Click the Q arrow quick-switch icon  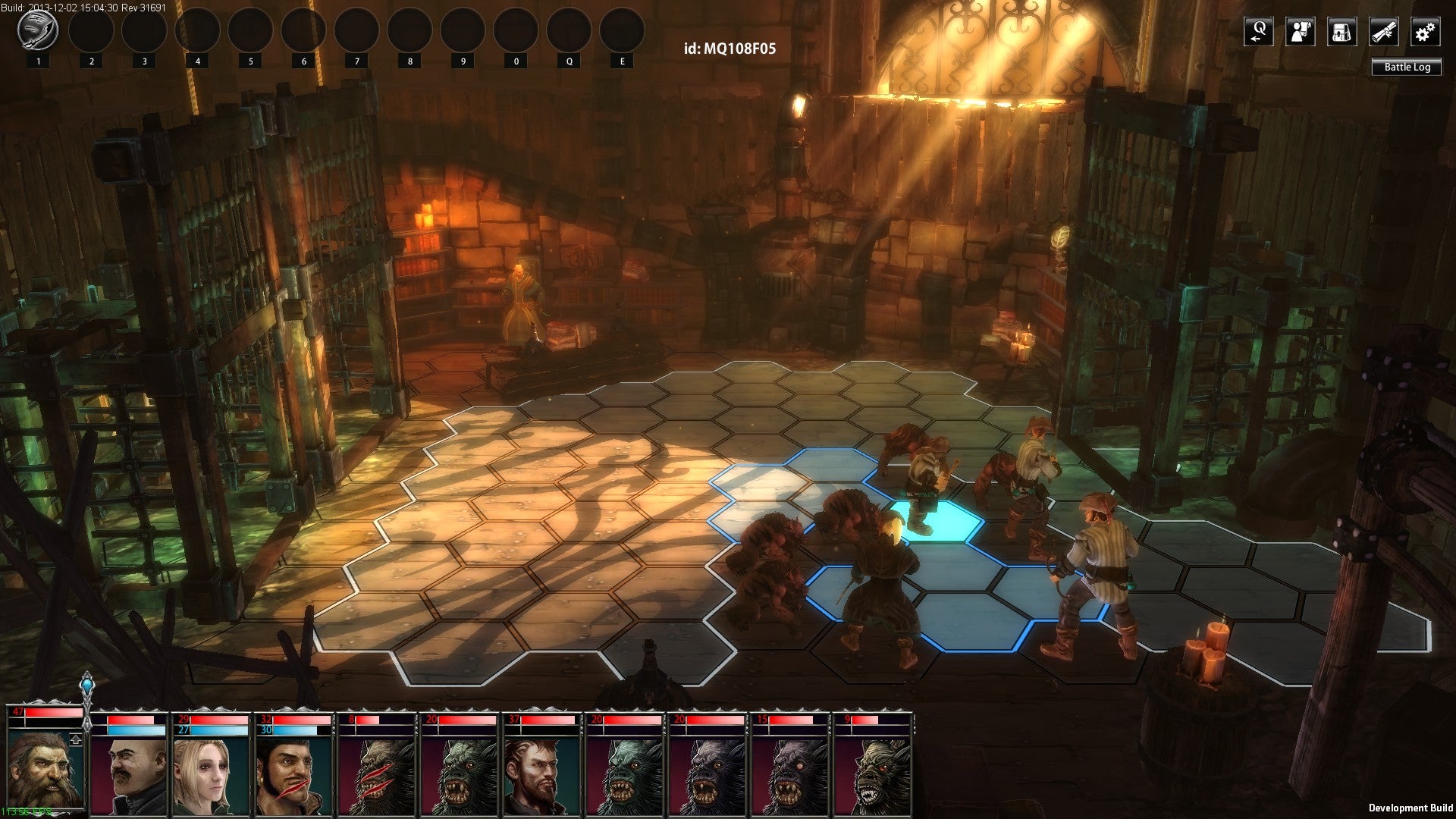1258,32
